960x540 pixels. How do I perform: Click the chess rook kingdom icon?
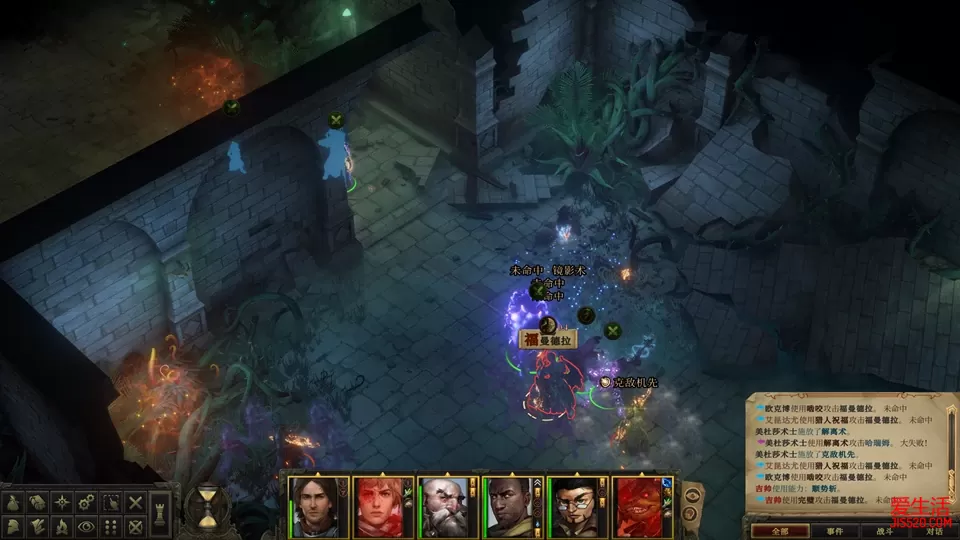160,513
